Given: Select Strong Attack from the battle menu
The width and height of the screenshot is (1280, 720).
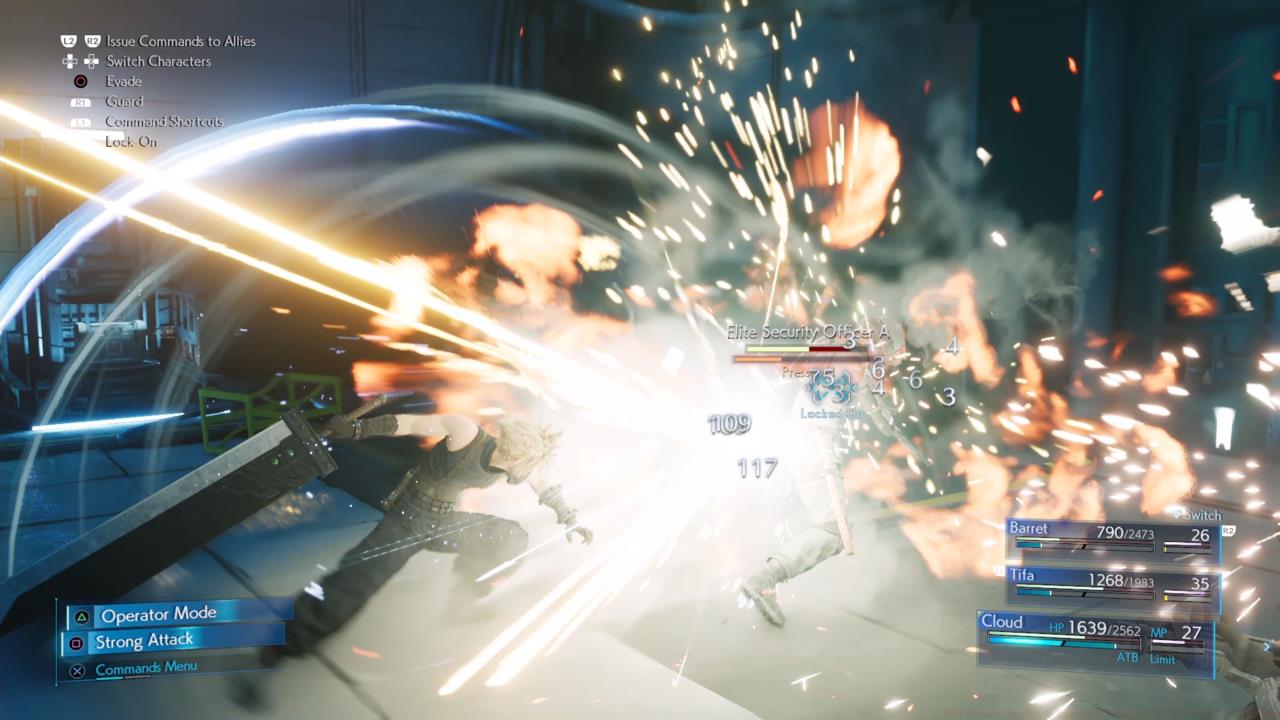Looking at the screenshot, I should (146, 641).
